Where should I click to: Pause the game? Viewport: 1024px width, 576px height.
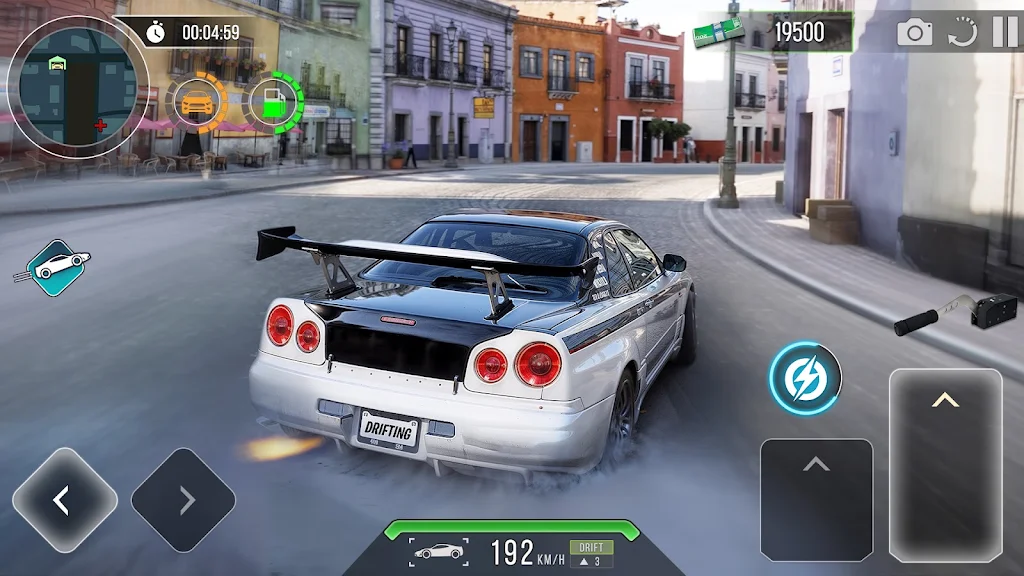[x=1004, y=32]
